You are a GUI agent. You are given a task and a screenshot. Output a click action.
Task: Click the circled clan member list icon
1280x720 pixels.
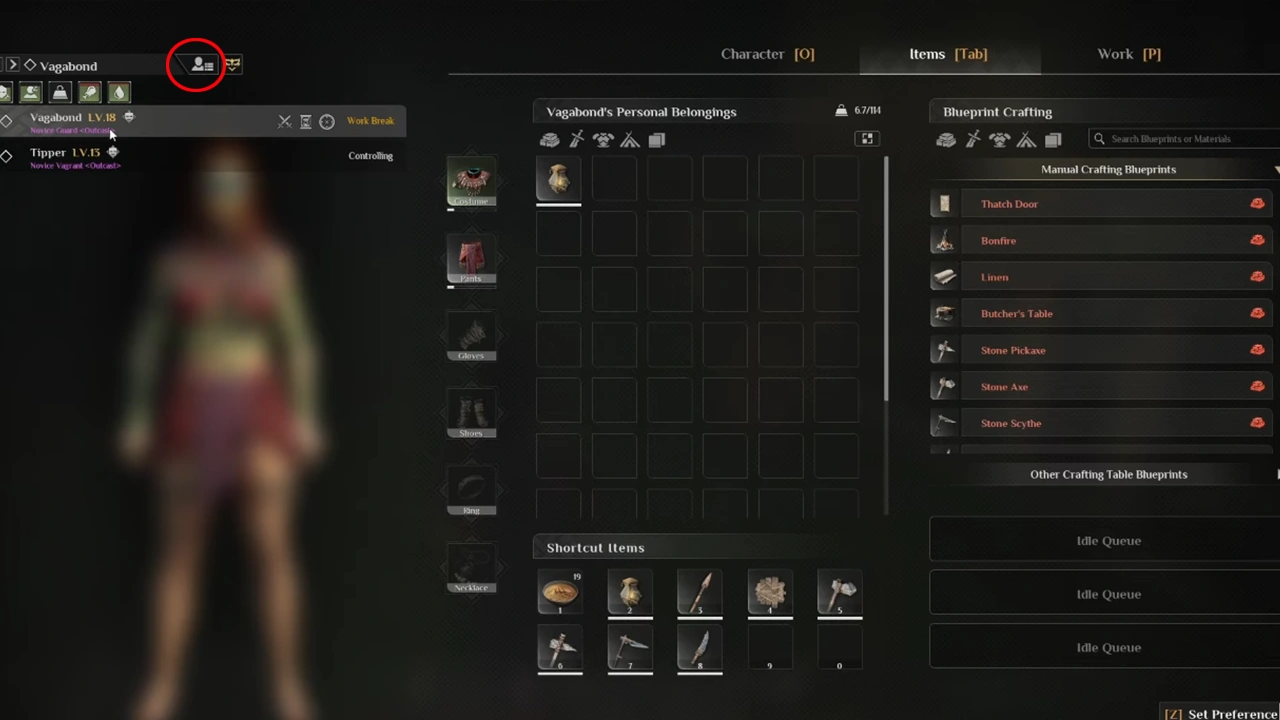(x=201, y=65)
